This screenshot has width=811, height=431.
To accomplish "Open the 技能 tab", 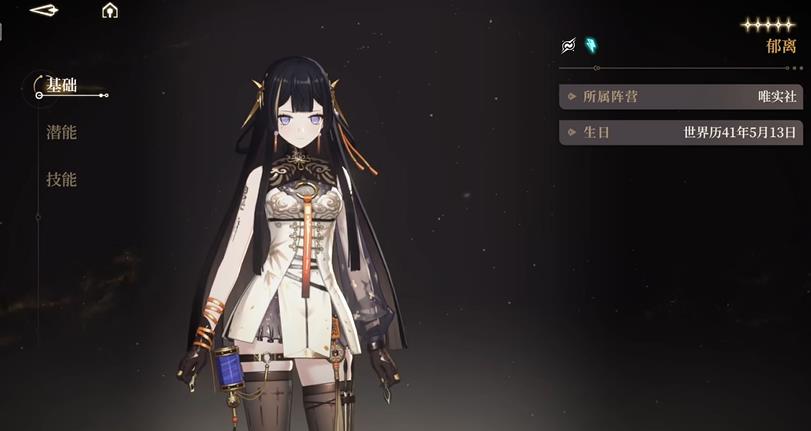I will (61, 180).
